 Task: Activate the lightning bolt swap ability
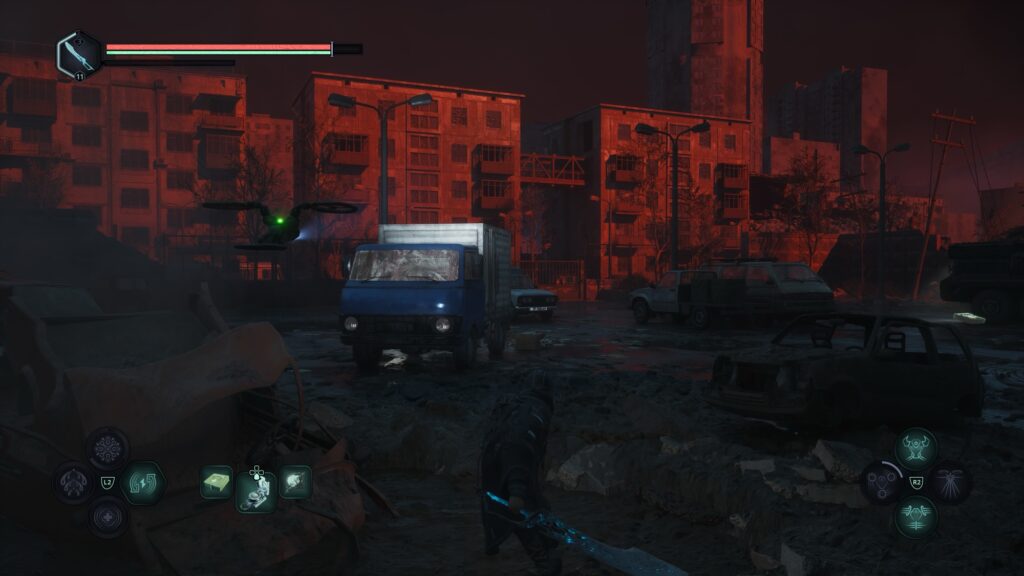[143, 482]
